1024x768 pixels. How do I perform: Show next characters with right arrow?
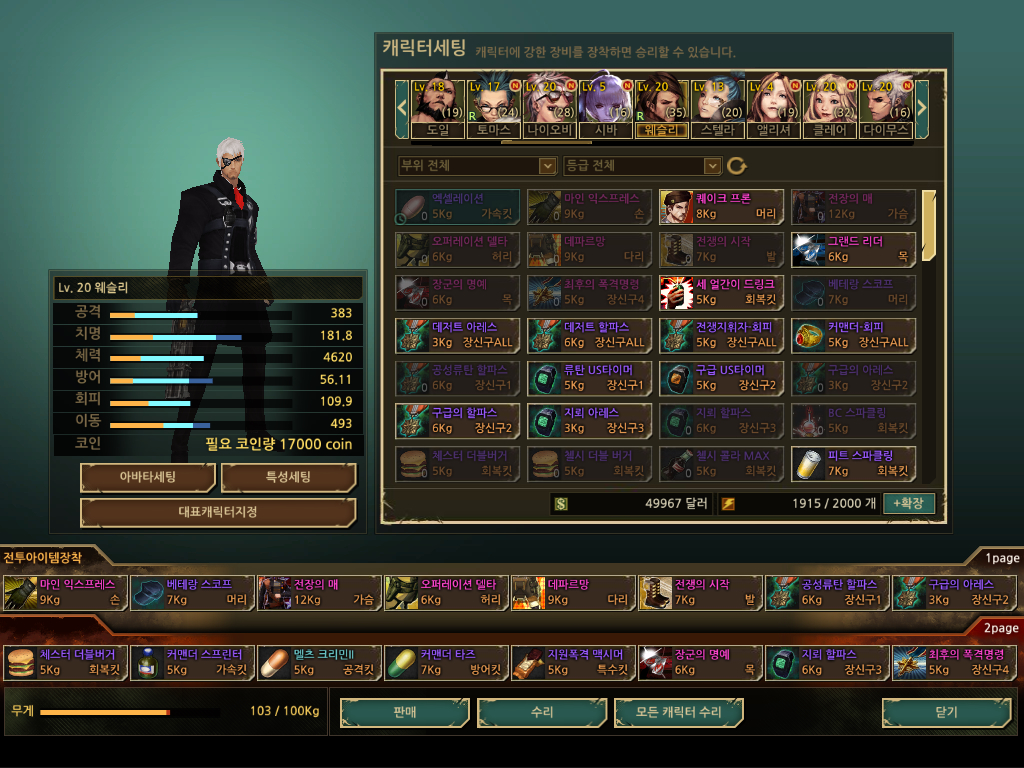coord(922,105)
